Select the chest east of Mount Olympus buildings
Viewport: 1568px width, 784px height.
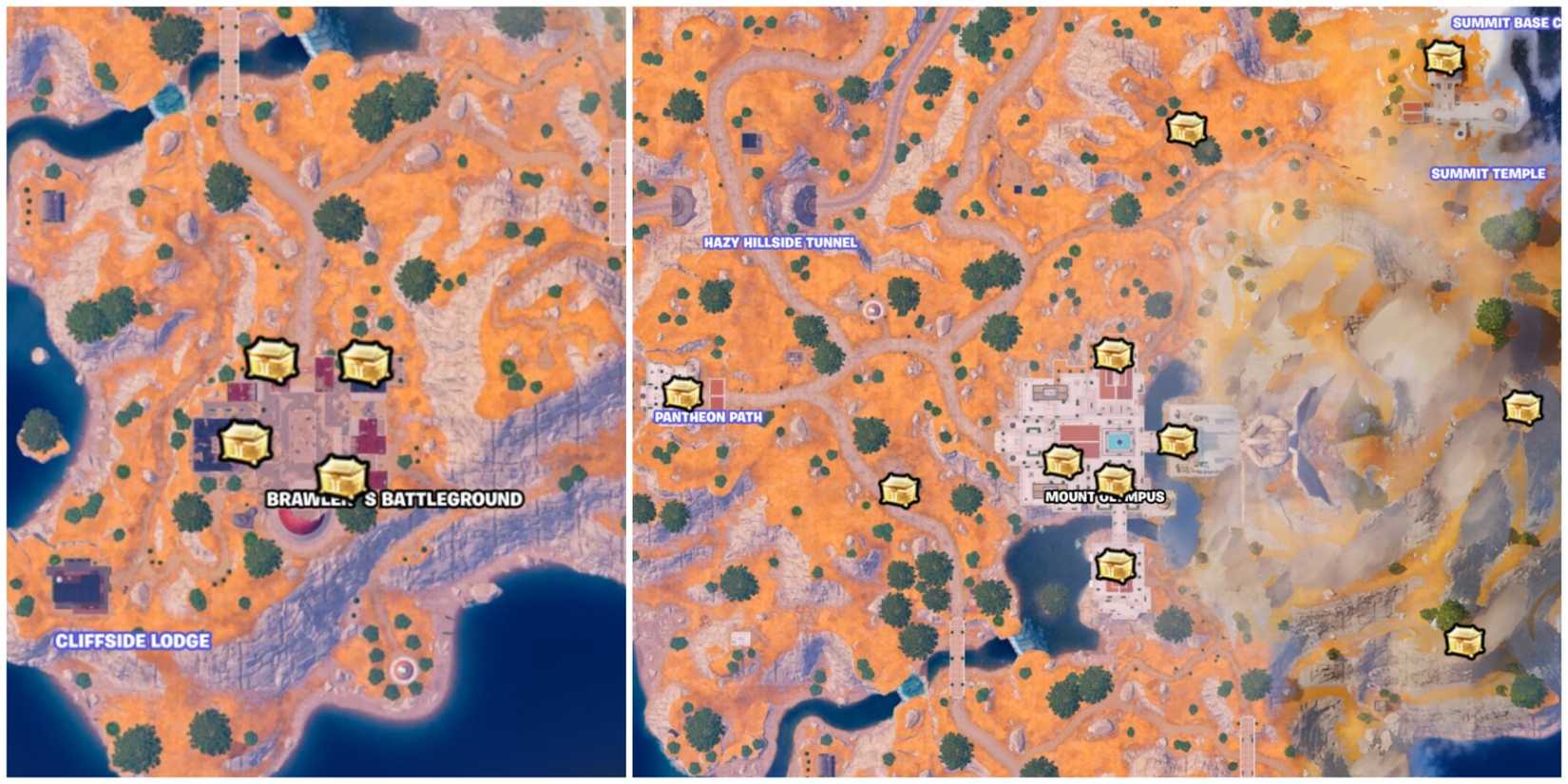[x=1178, y=441]
